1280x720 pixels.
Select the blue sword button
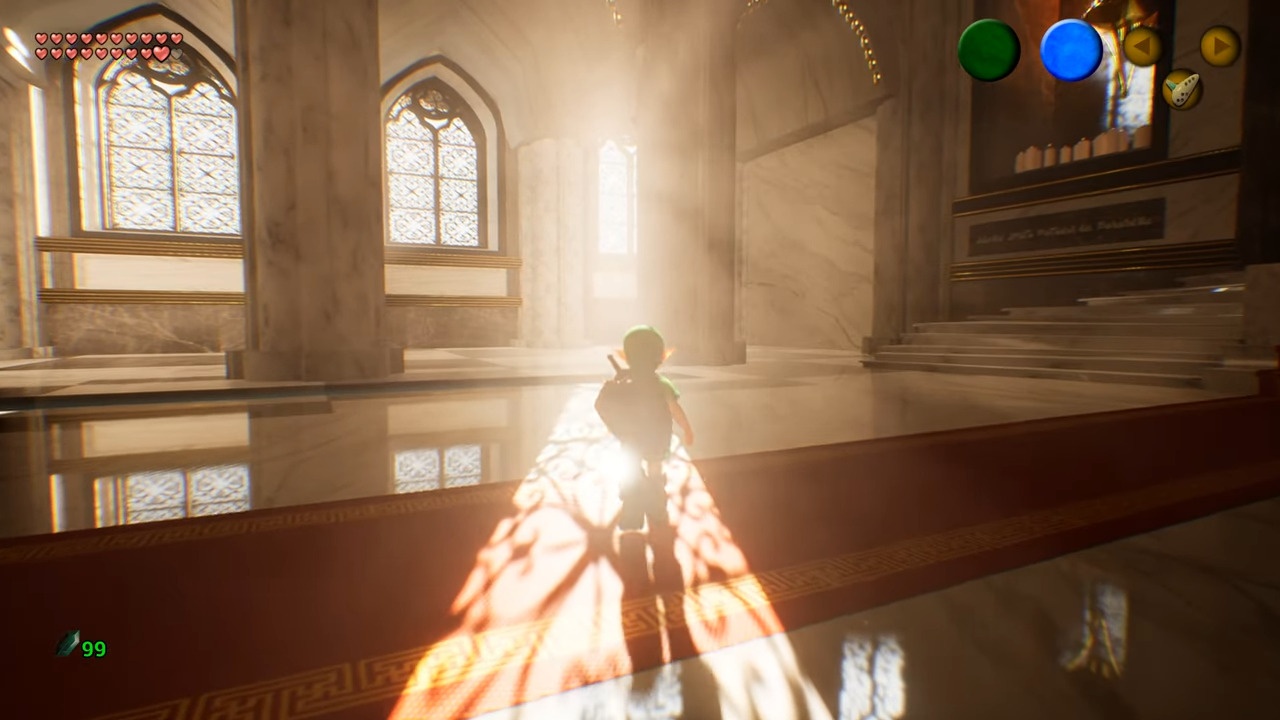[1071, 50]
